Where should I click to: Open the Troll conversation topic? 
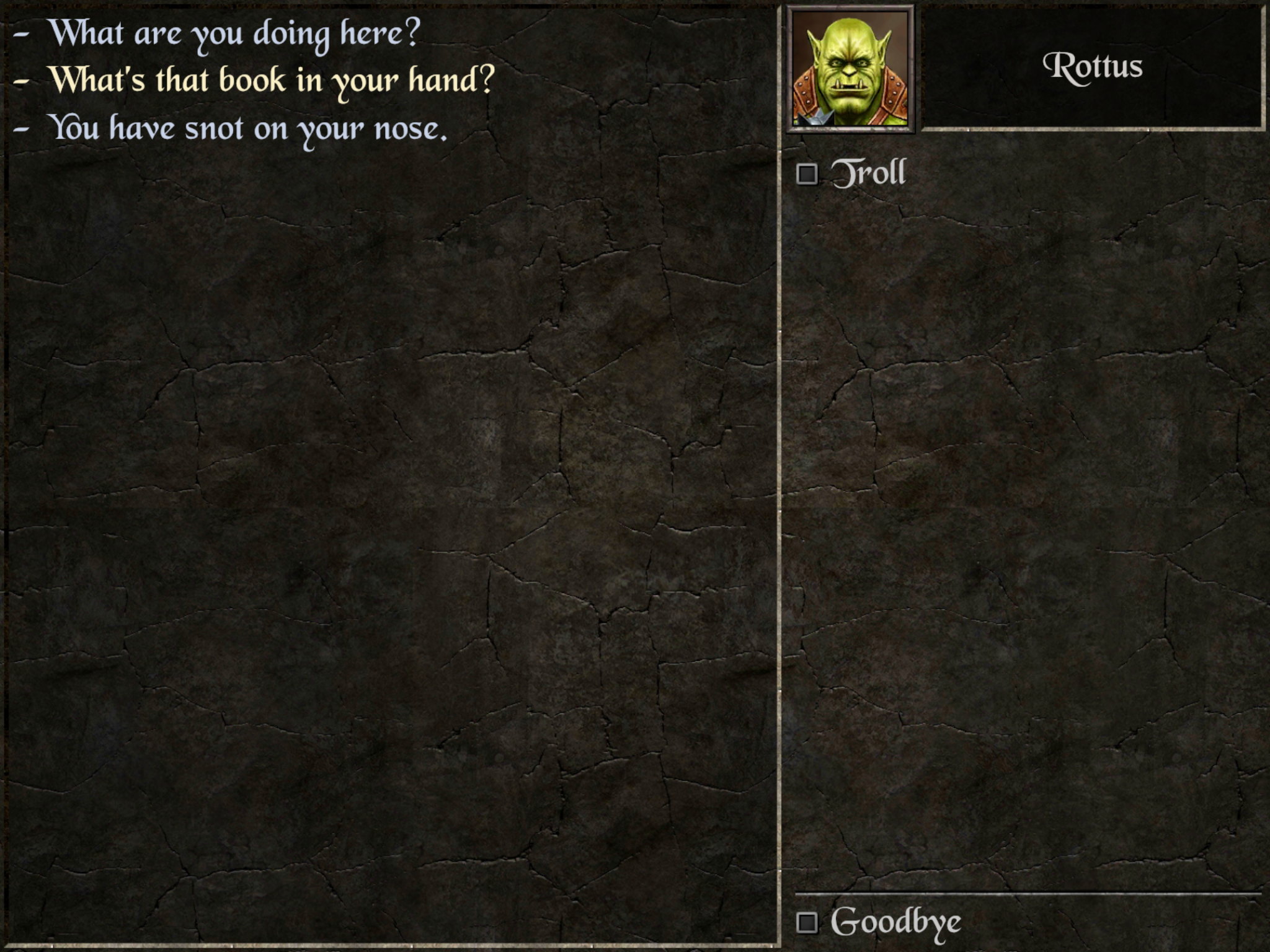[x=868, y=174]
